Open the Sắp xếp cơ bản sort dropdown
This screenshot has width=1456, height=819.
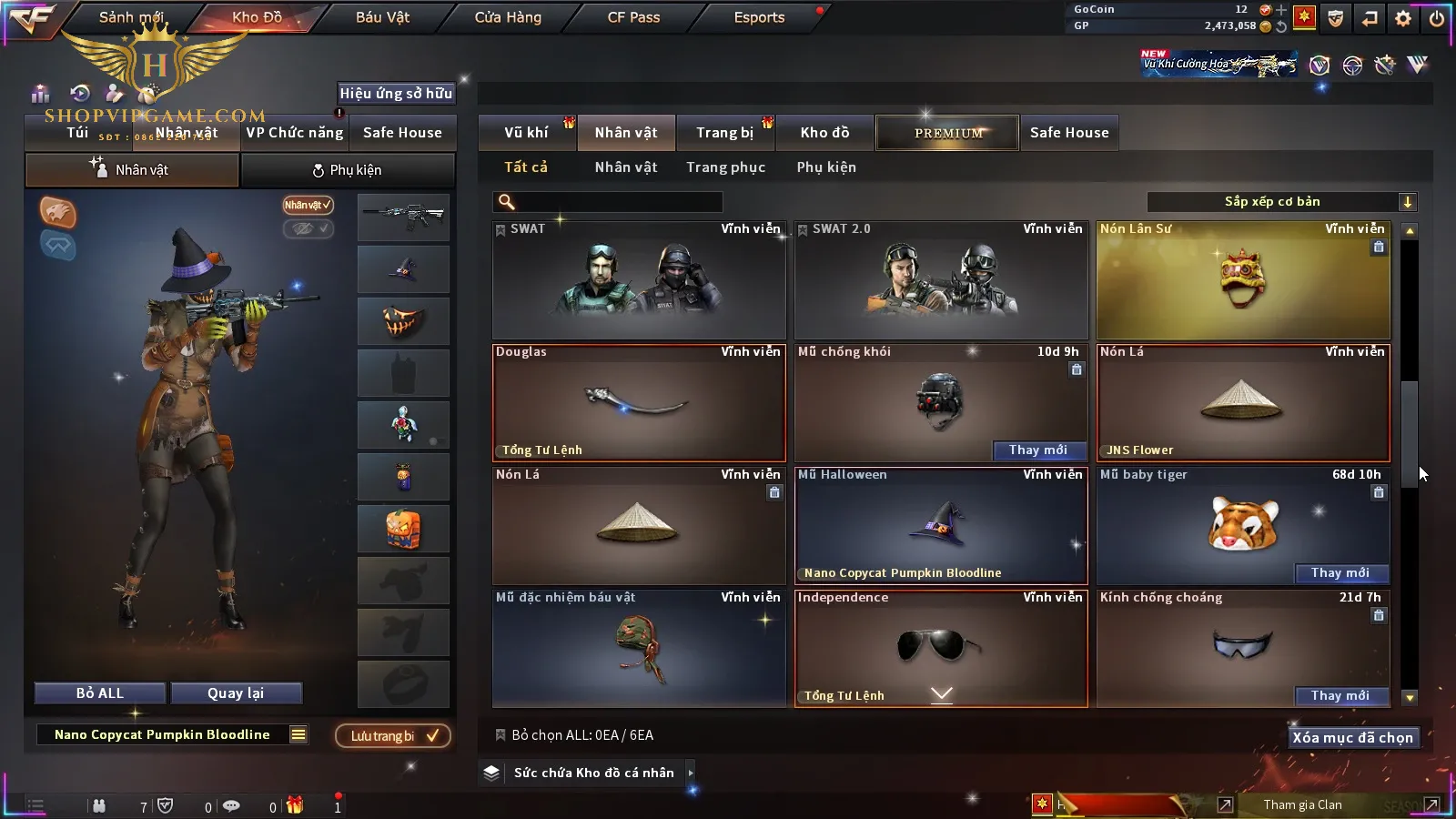click(x=1281, y=202)
